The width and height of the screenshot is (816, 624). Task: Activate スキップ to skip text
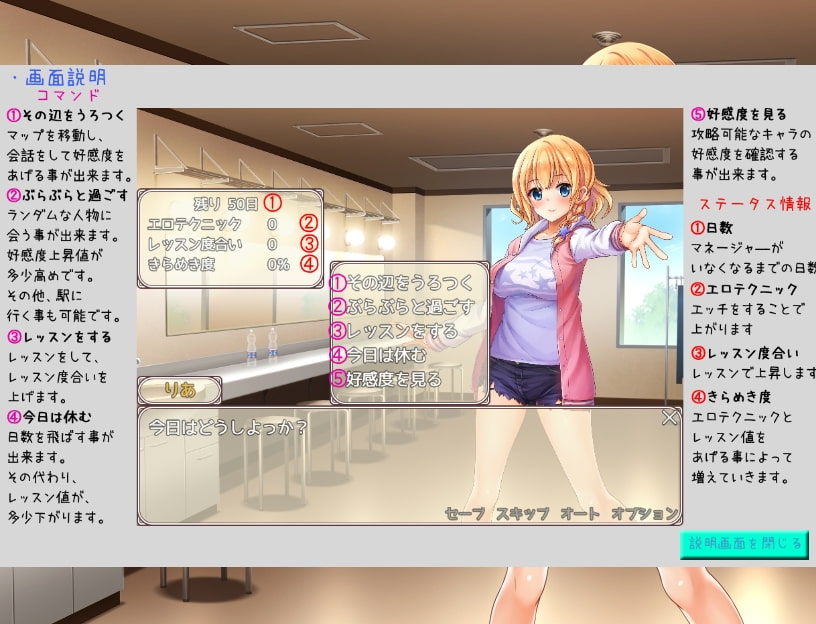(522, 513)
